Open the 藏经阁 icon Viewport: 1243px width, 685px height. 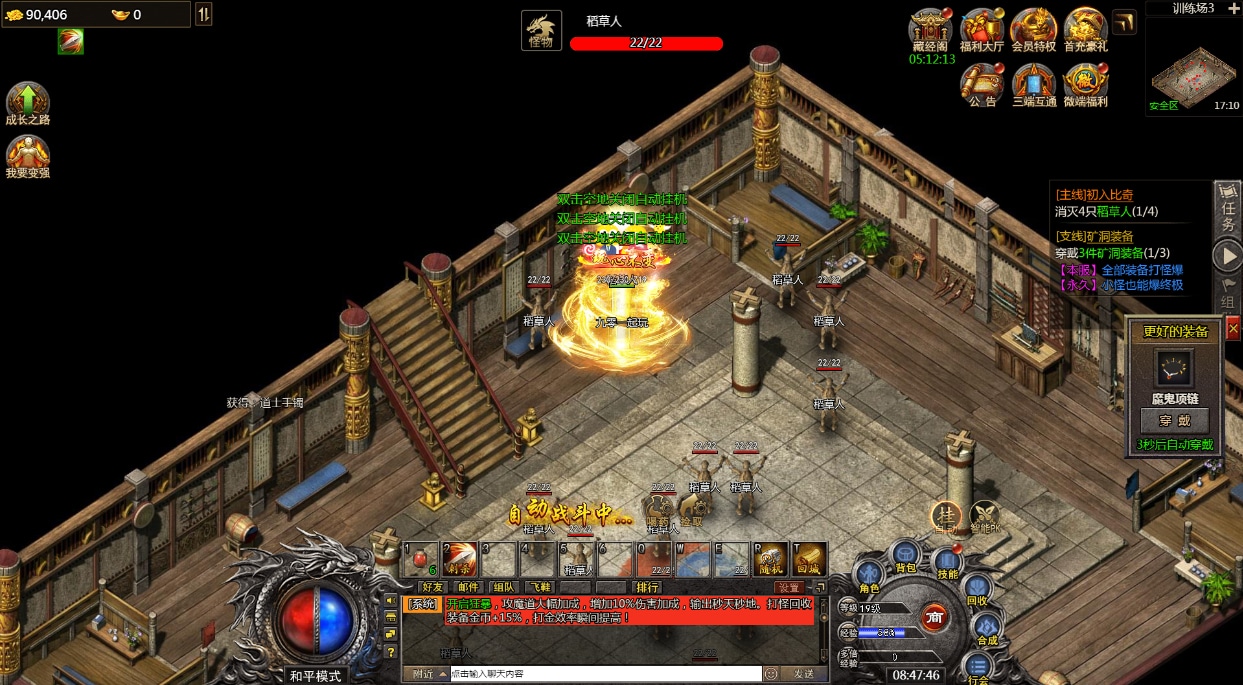930,28
